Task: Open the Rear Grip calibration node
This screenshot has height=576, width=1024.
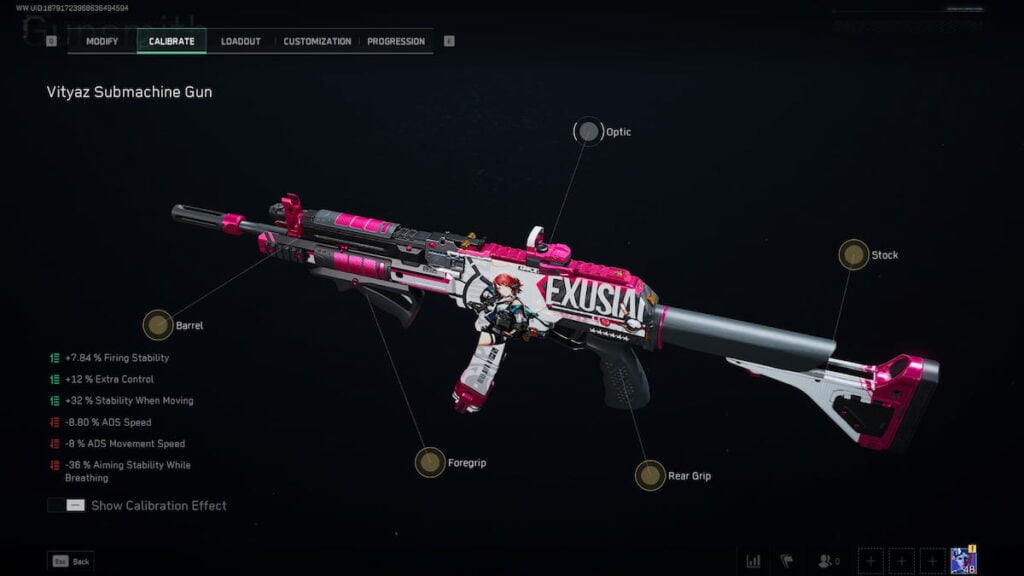Action: [x=650, y=475]
